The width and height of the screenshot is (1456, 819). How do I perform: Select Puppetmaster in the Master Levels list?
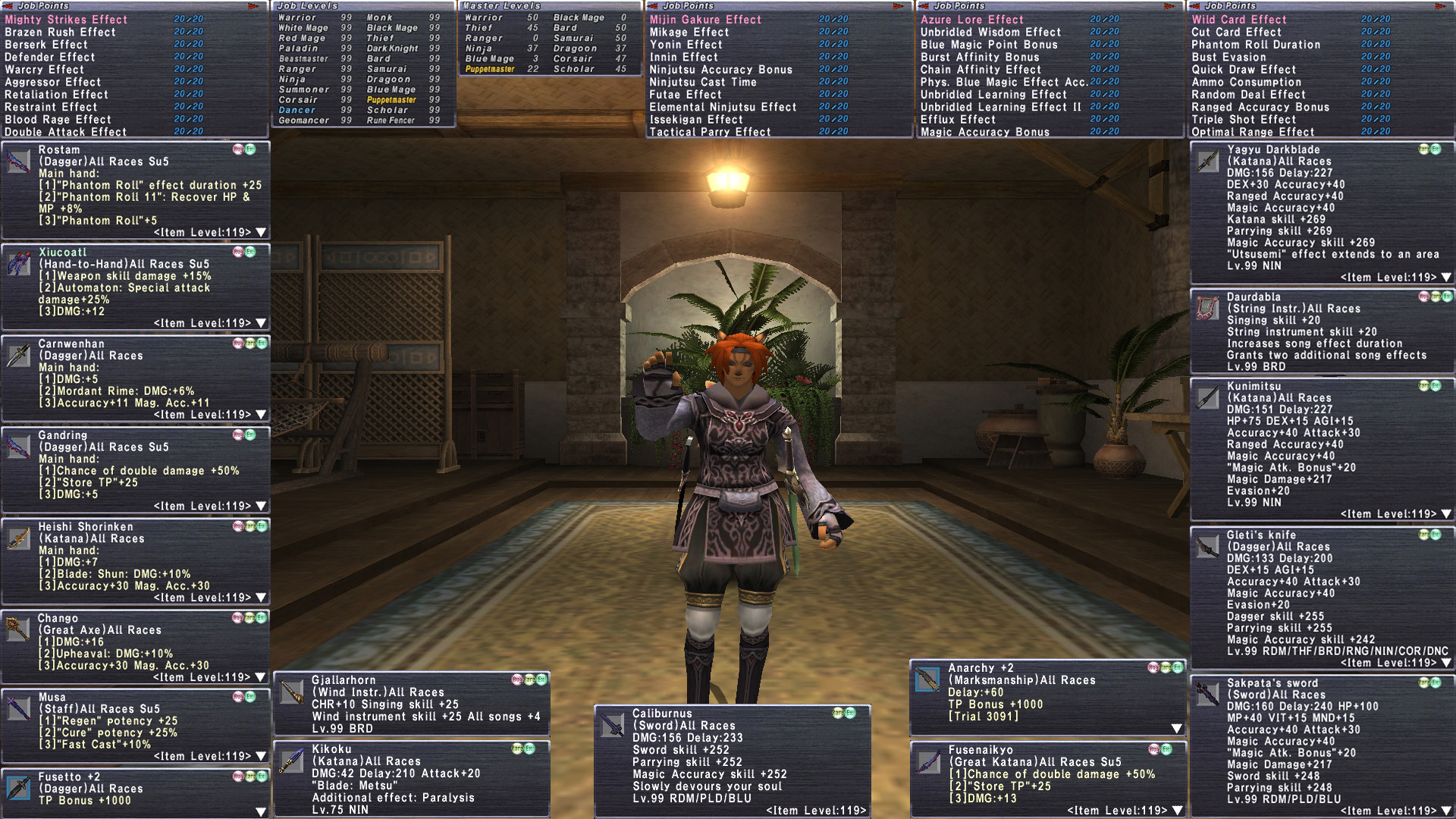pos(490,69)
